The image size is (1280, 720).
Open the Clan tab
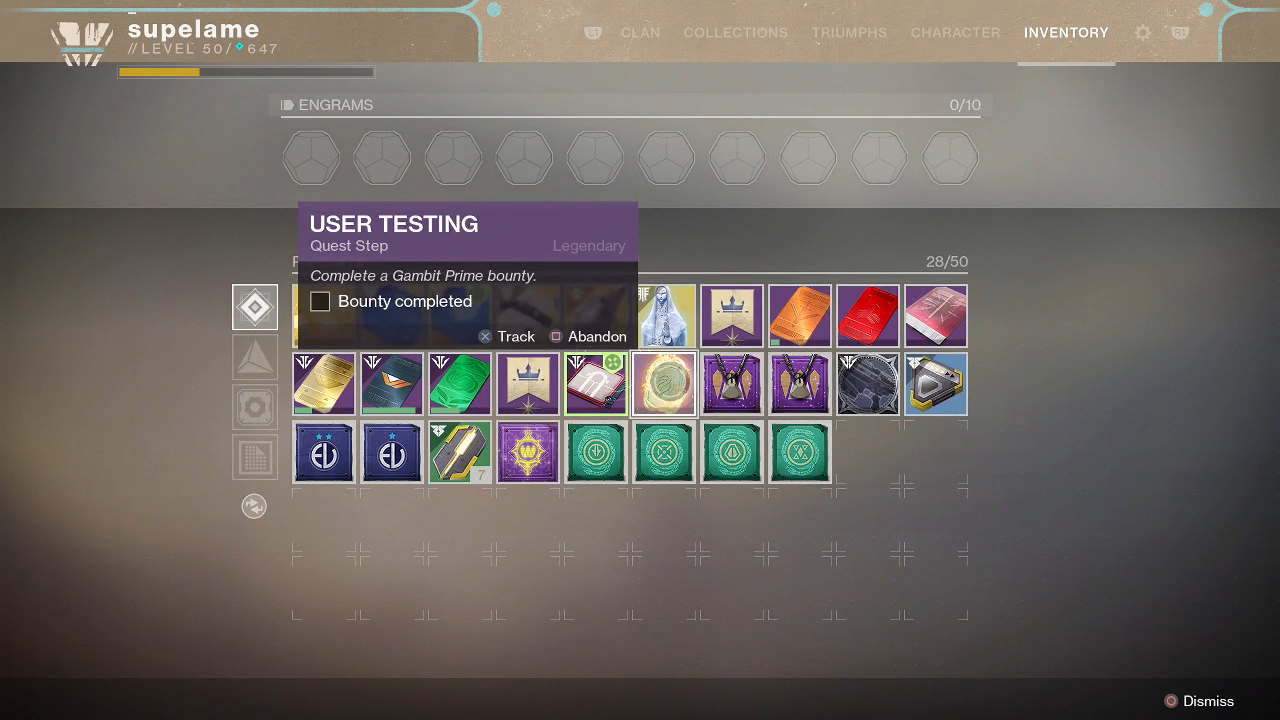pyautogui.click(x=640, y=33)
